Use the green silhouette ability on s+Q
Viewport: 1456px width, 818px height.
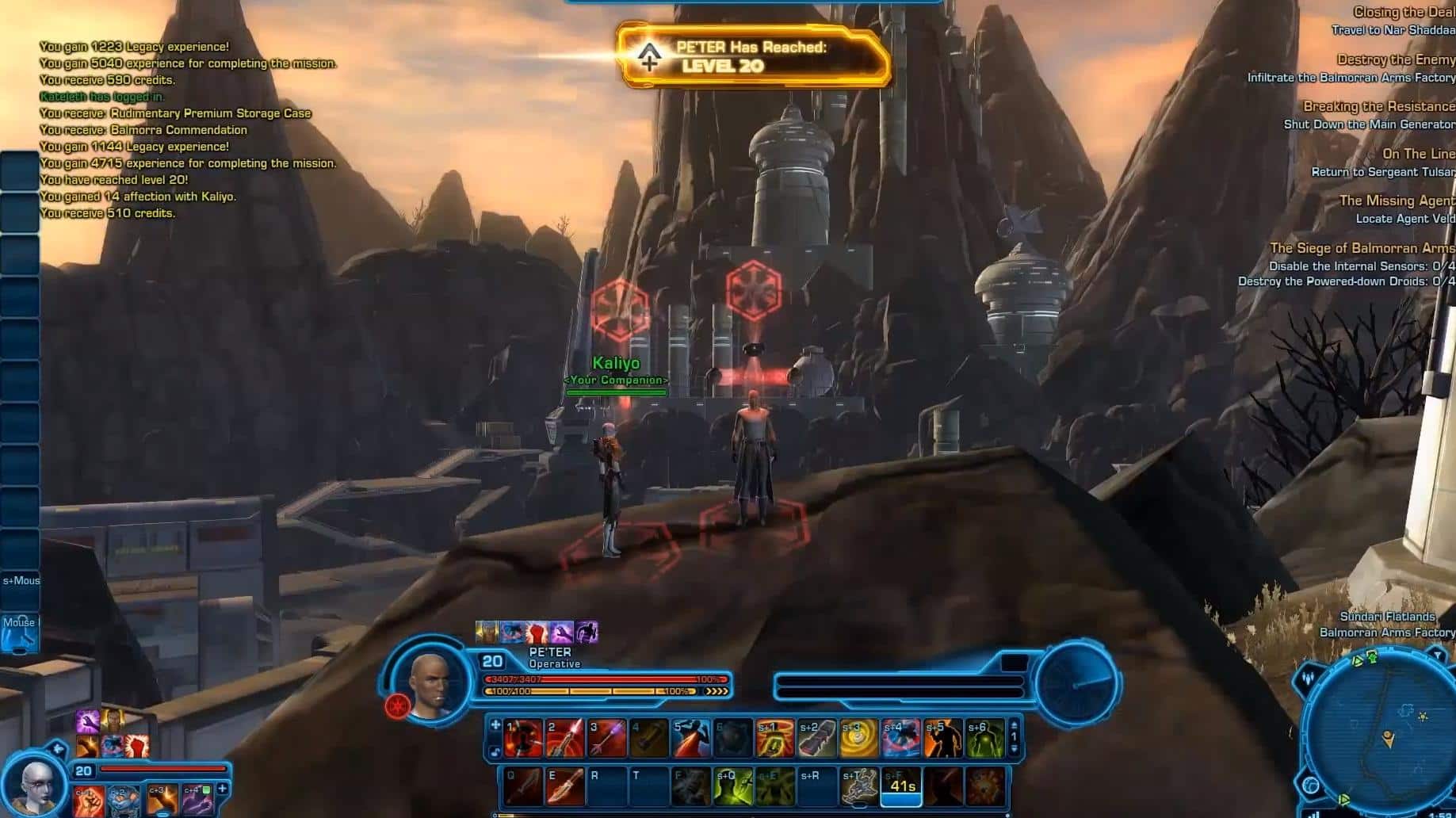(733, 786)
